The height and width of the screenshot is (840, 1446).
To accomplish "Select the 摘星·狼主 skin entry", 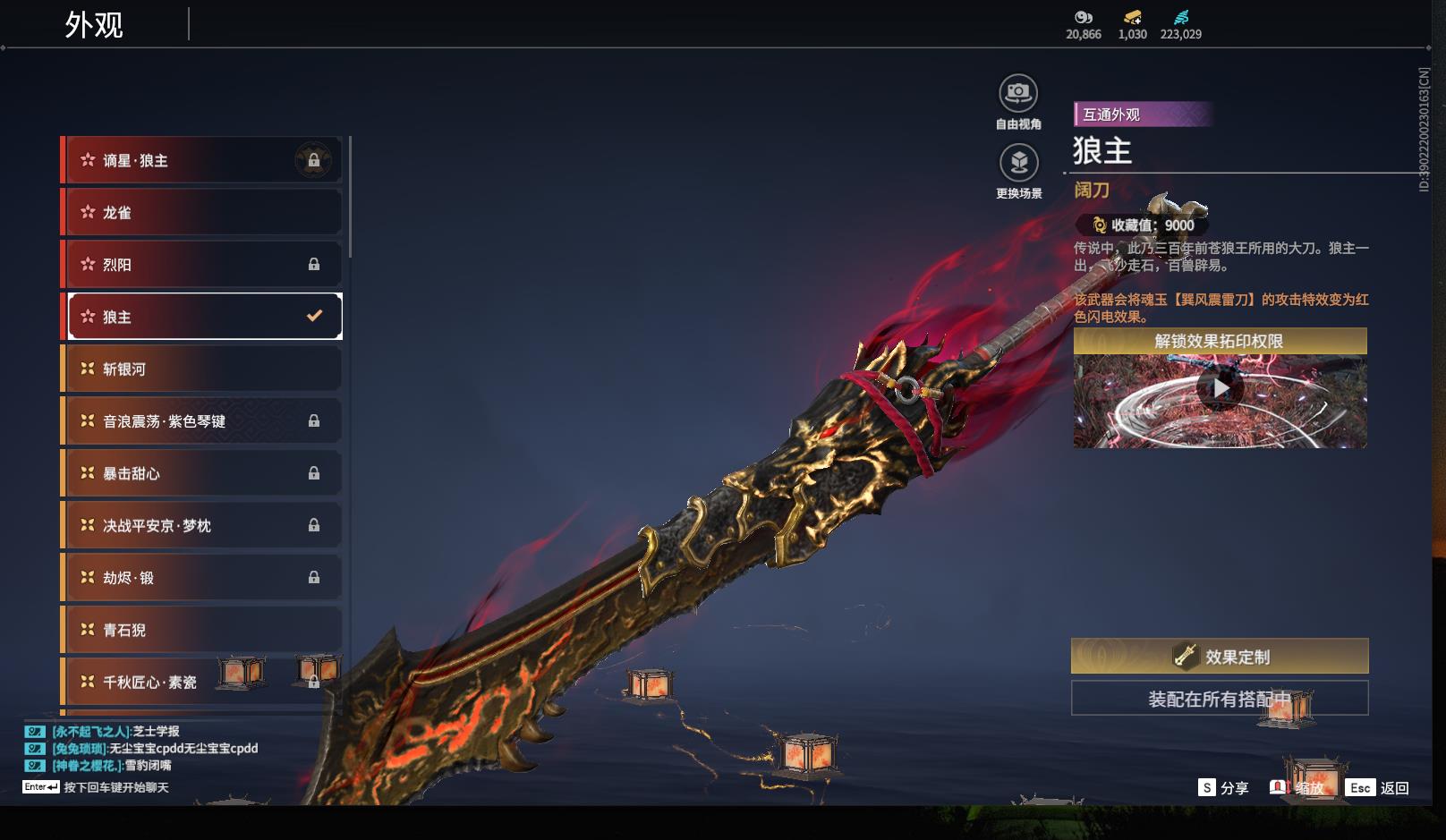I will coord(203,161).
